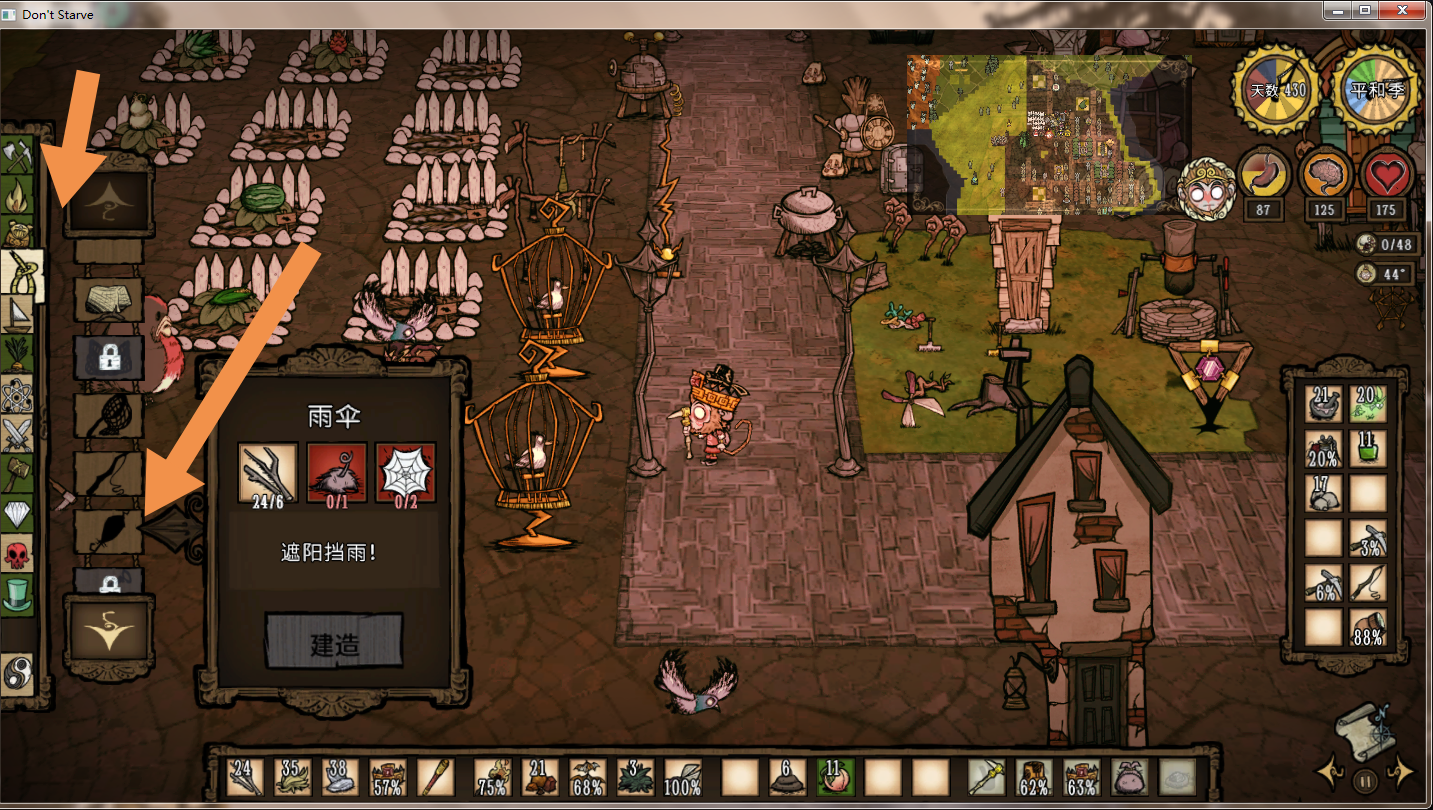Open the Tools crafting tab
This screenshot has width=1433, height=810.
click(19, 155)
